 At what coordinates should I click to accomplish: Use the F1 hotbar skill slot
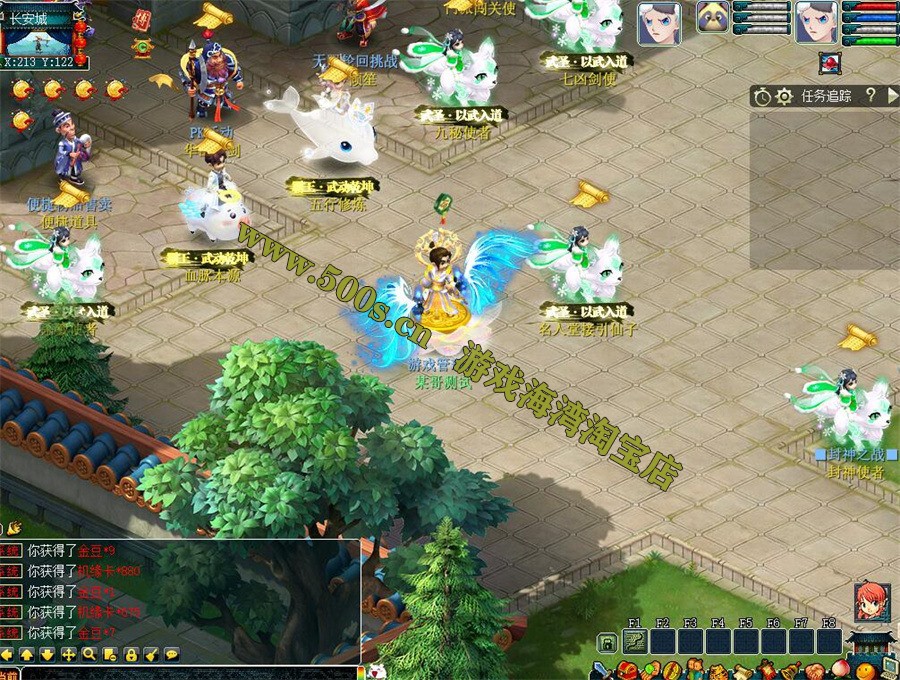click(634, 641)
